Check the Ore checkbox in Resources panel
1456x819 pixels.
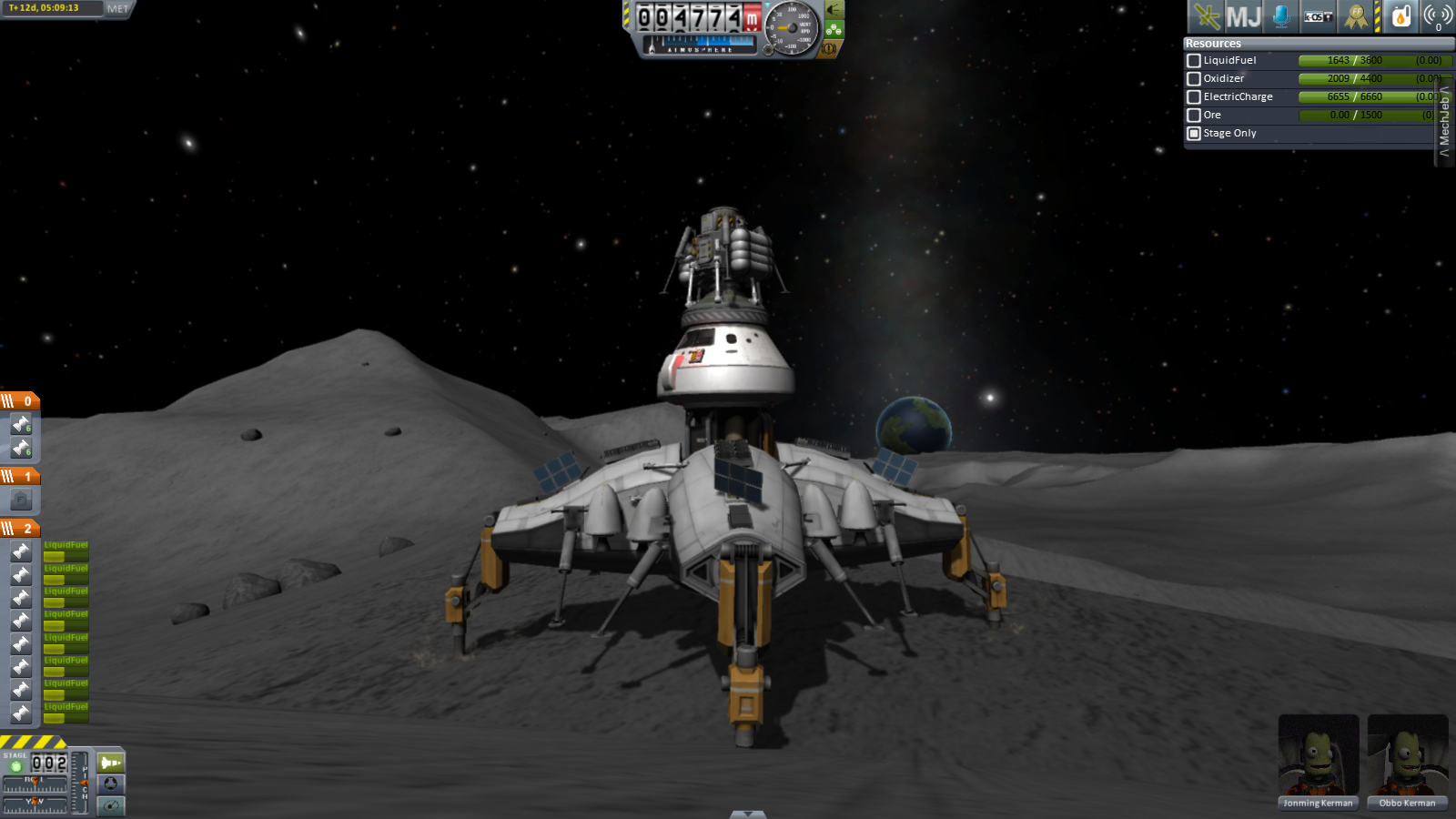point(1193,115)
